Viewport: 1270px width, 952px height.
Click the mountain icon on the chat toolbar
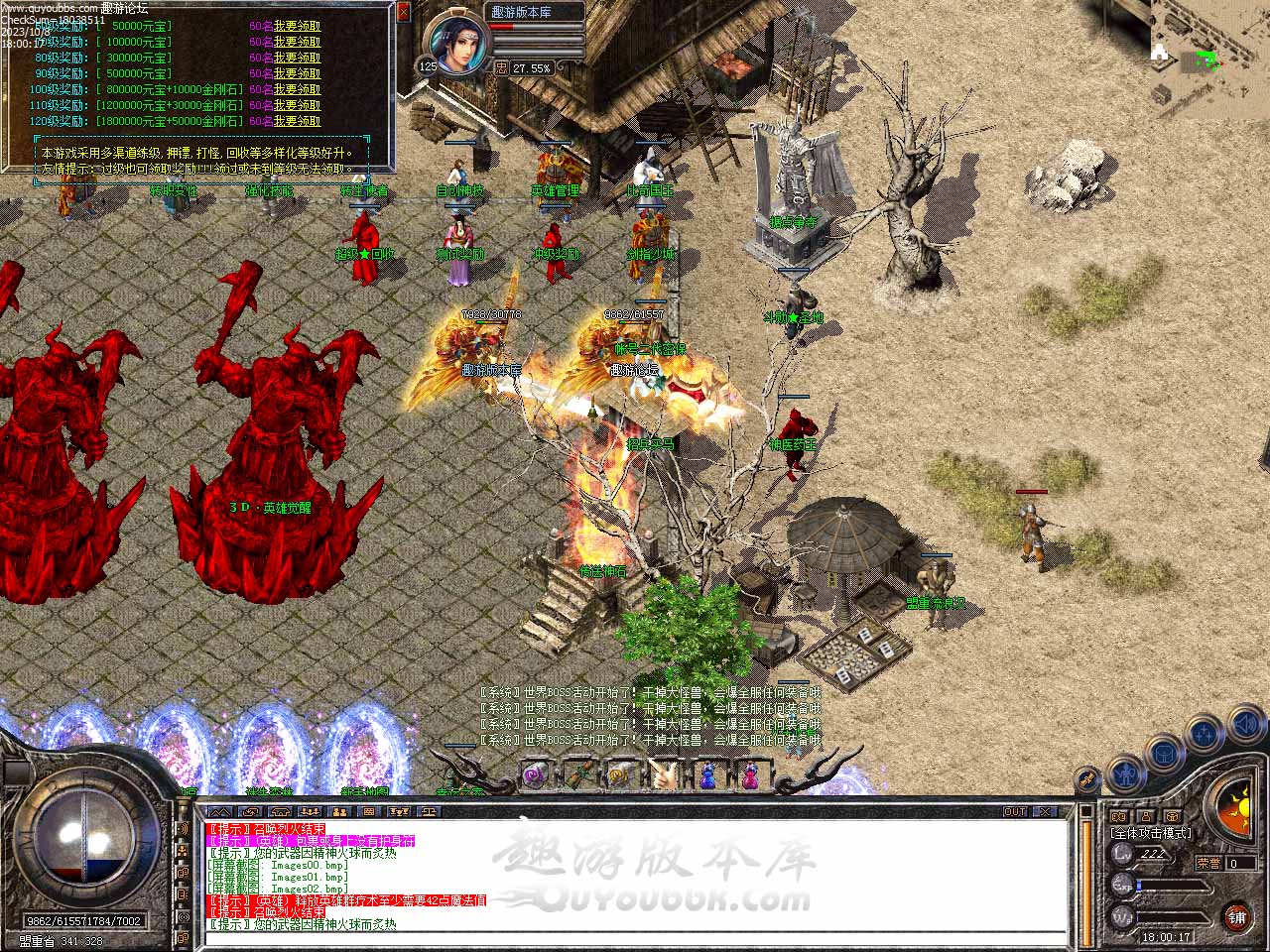(218, 811)
